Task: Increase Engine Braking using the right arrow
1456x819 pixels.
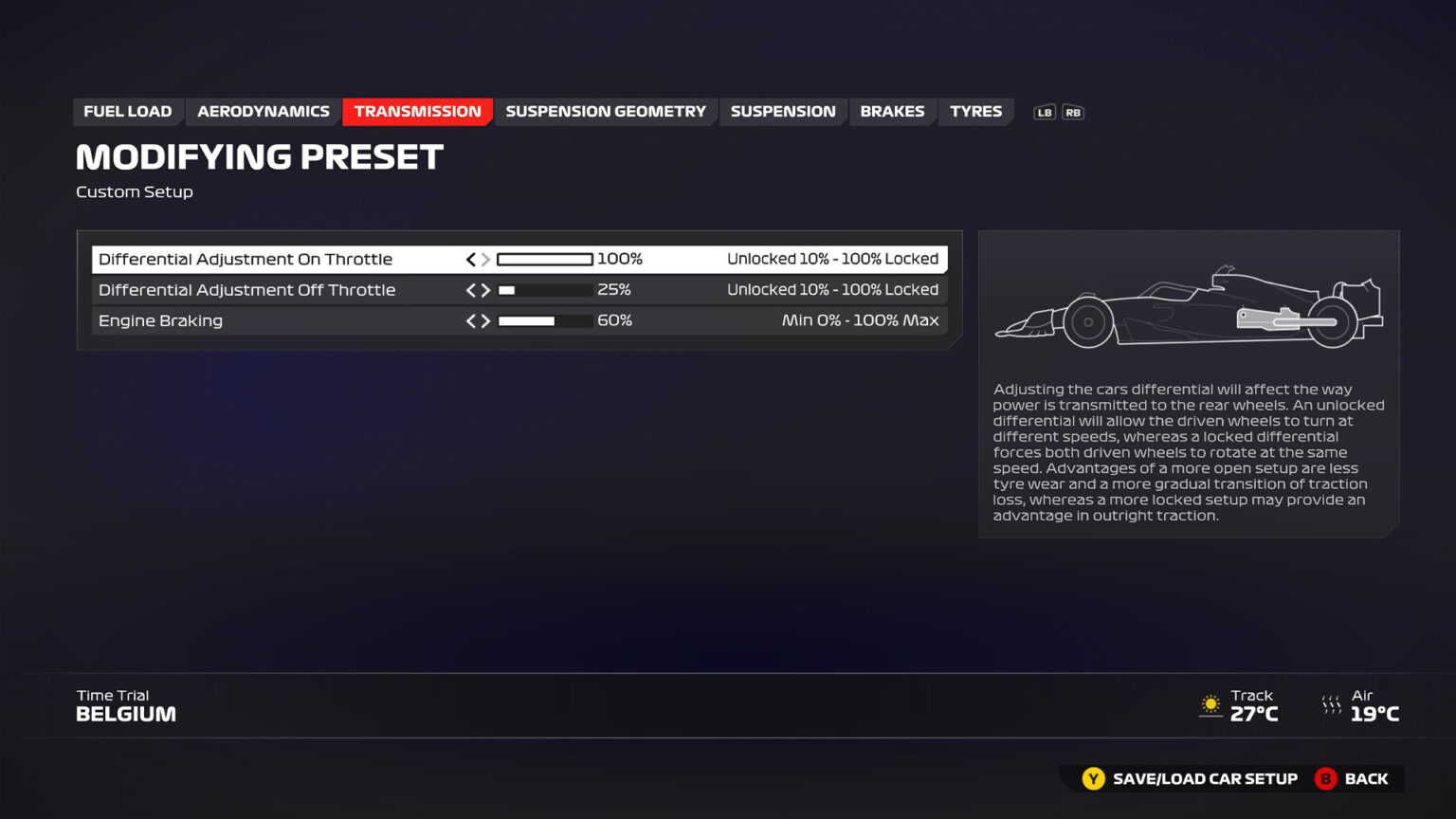Action: click(x=485, y=320)
